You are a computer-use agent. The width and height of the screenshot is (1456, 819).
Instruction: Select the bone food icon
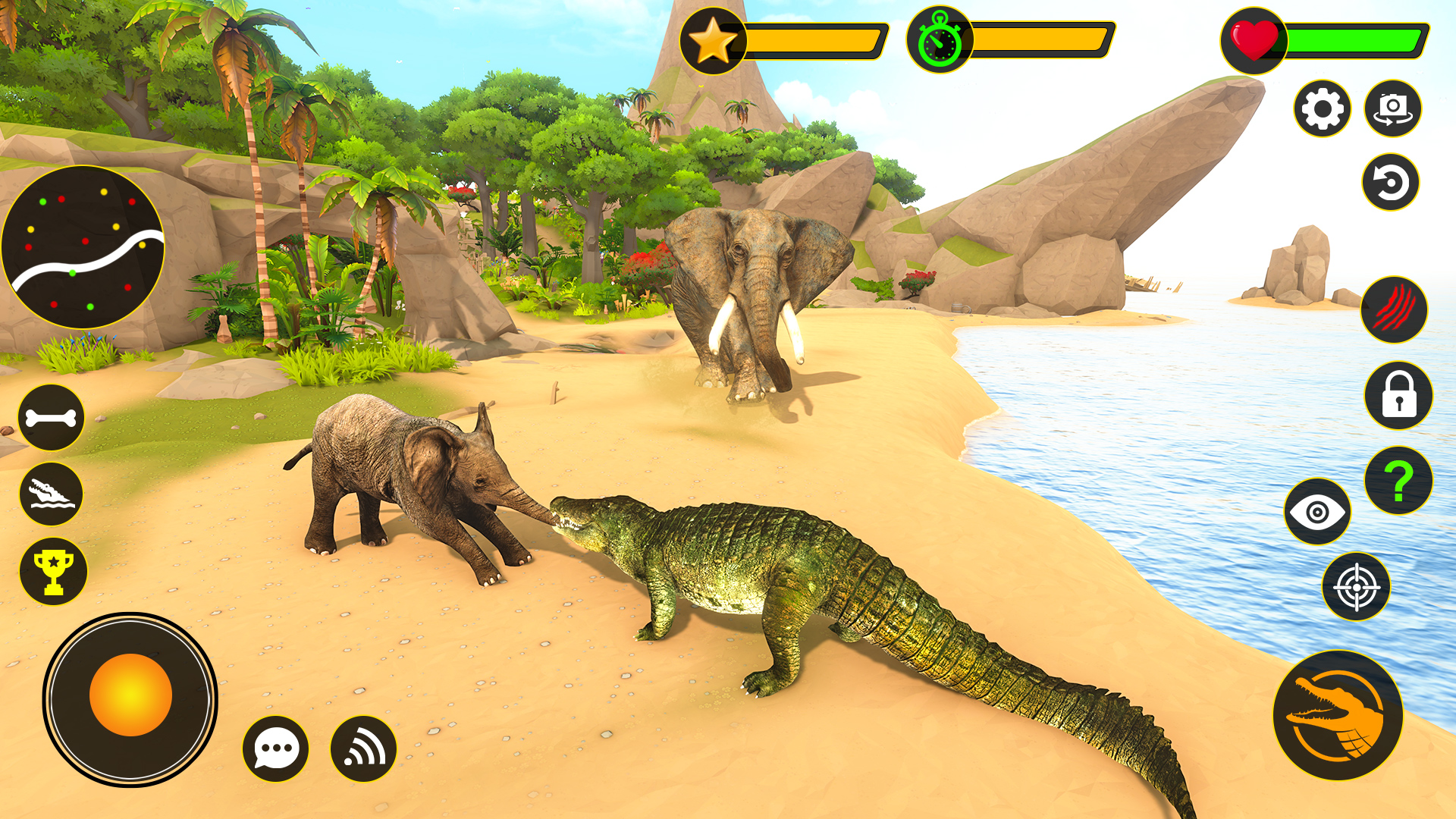(52, 416)
